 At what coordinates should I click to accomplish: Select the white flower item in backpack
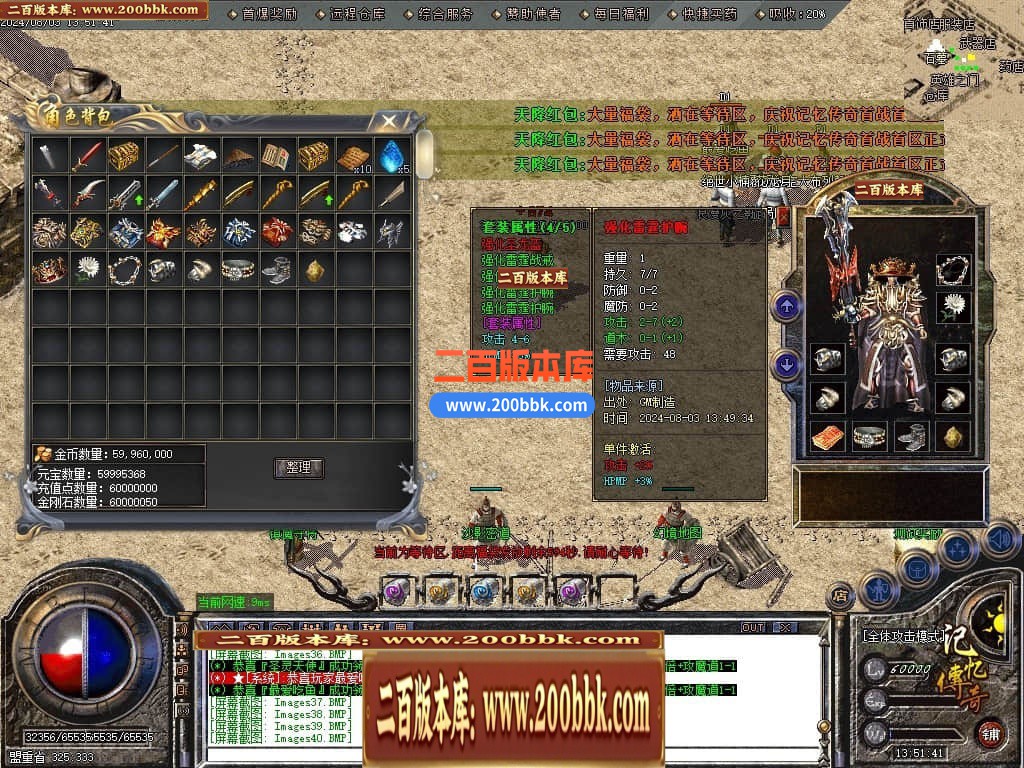(x=88, y=269)
